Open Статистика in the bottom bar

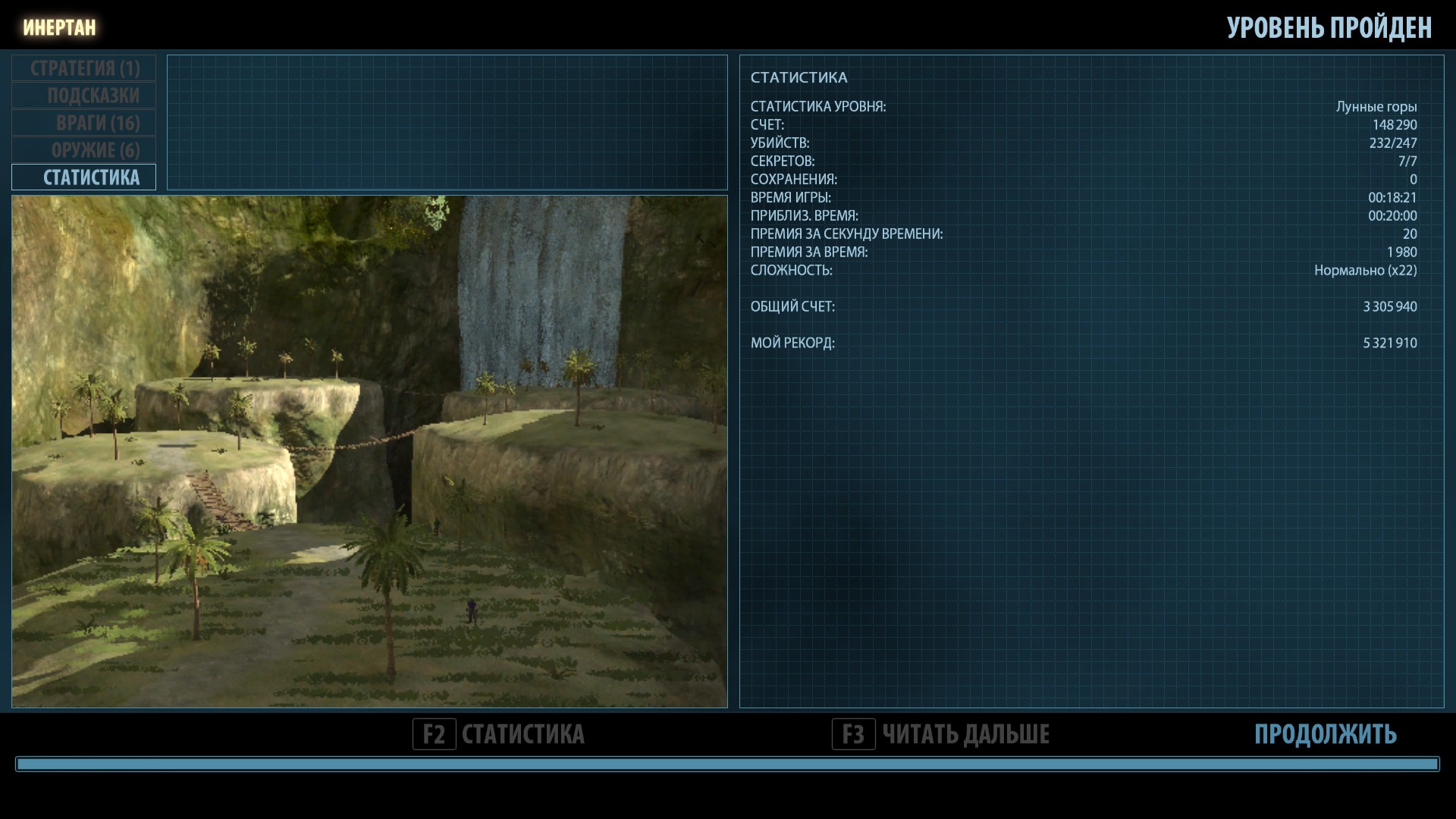(499, 734)
